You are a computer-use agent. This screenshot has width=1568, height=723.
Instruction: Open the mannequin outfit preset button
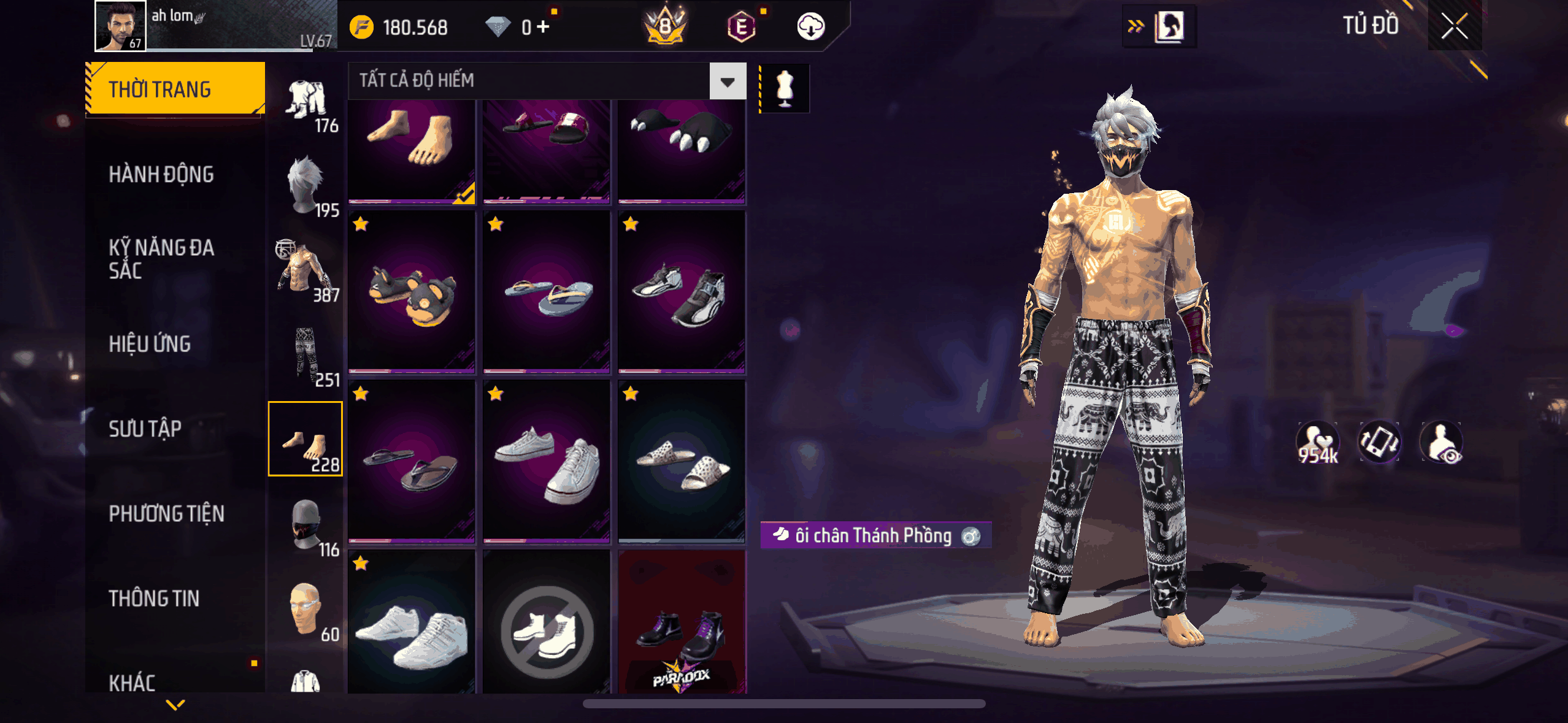coord(785,88)
